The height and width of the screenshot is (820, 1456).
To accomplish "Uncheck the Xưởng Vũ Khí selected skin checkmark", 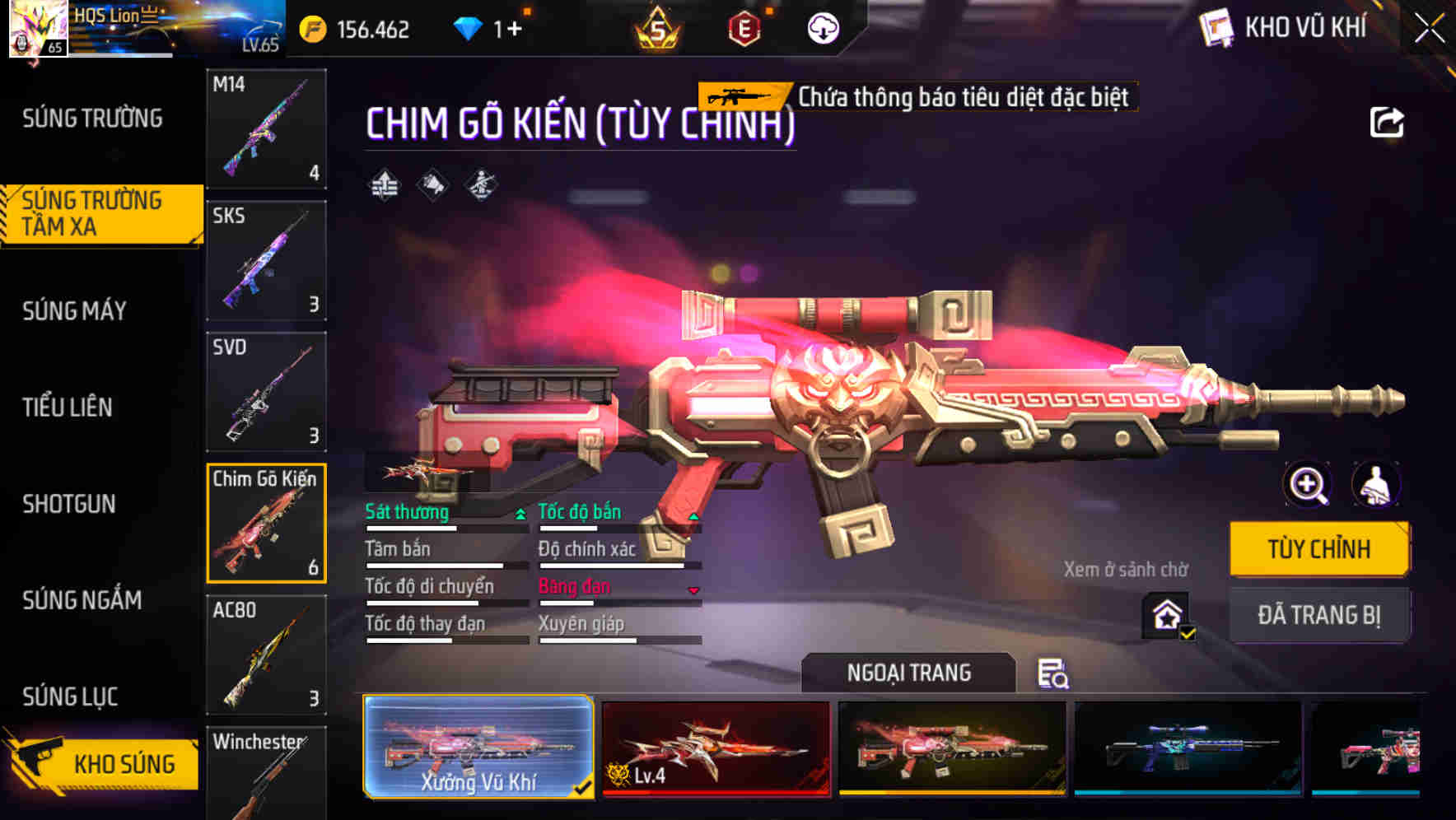I will point(586,786).
